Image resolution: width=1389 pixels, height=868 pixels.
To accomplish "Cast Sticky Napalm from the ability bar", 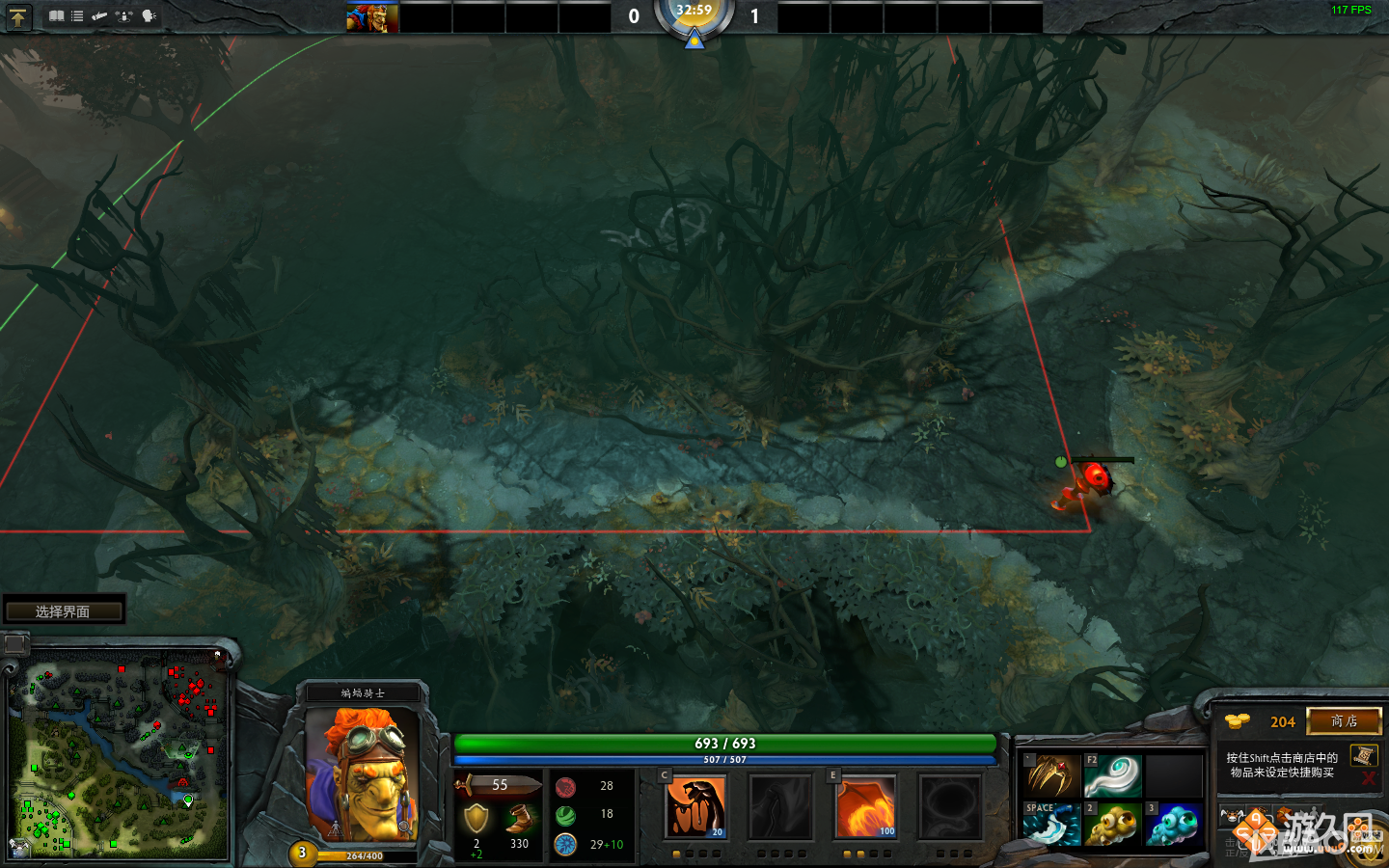I will click(696, 806).
